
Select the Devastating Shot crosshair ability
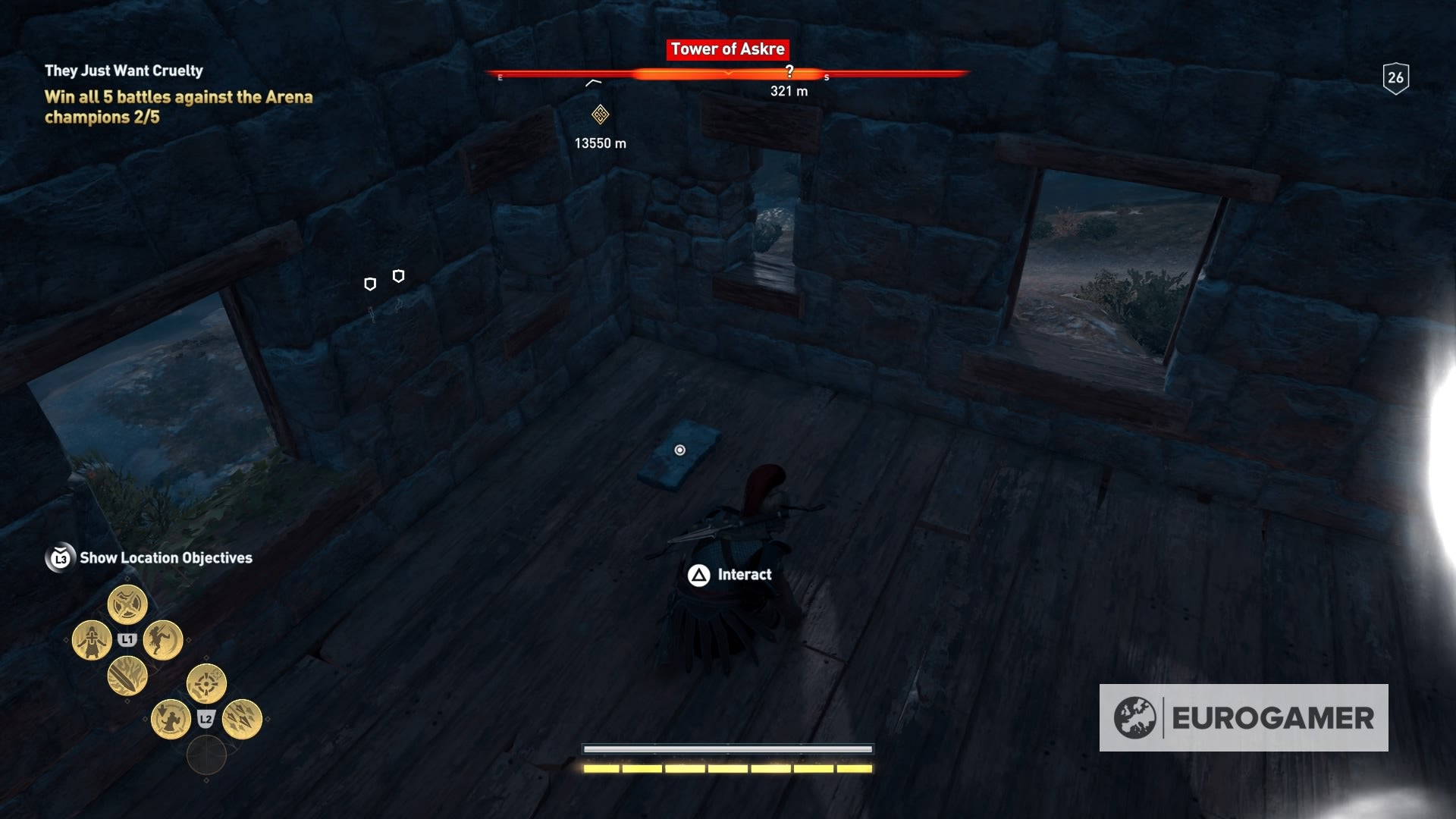[206, 683]
